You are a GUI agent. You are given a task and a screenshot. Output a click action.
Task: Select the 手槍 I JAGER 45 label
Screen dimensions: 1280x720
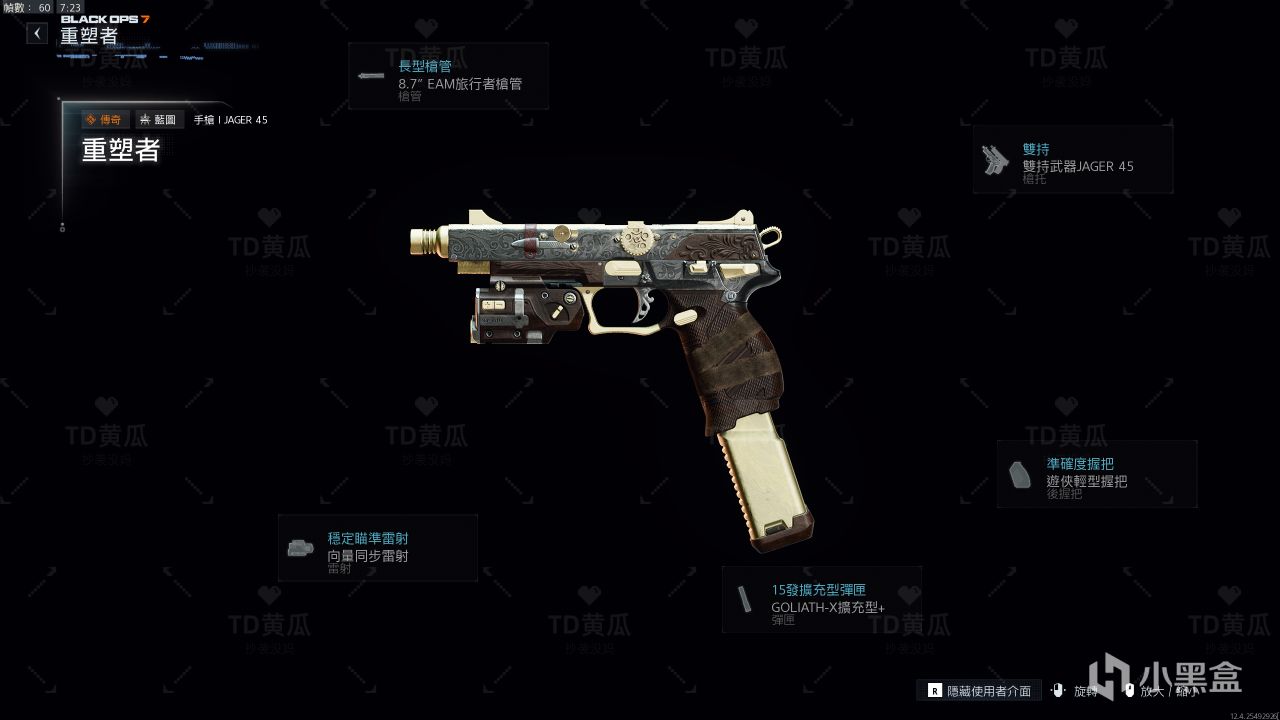[232, 119]
